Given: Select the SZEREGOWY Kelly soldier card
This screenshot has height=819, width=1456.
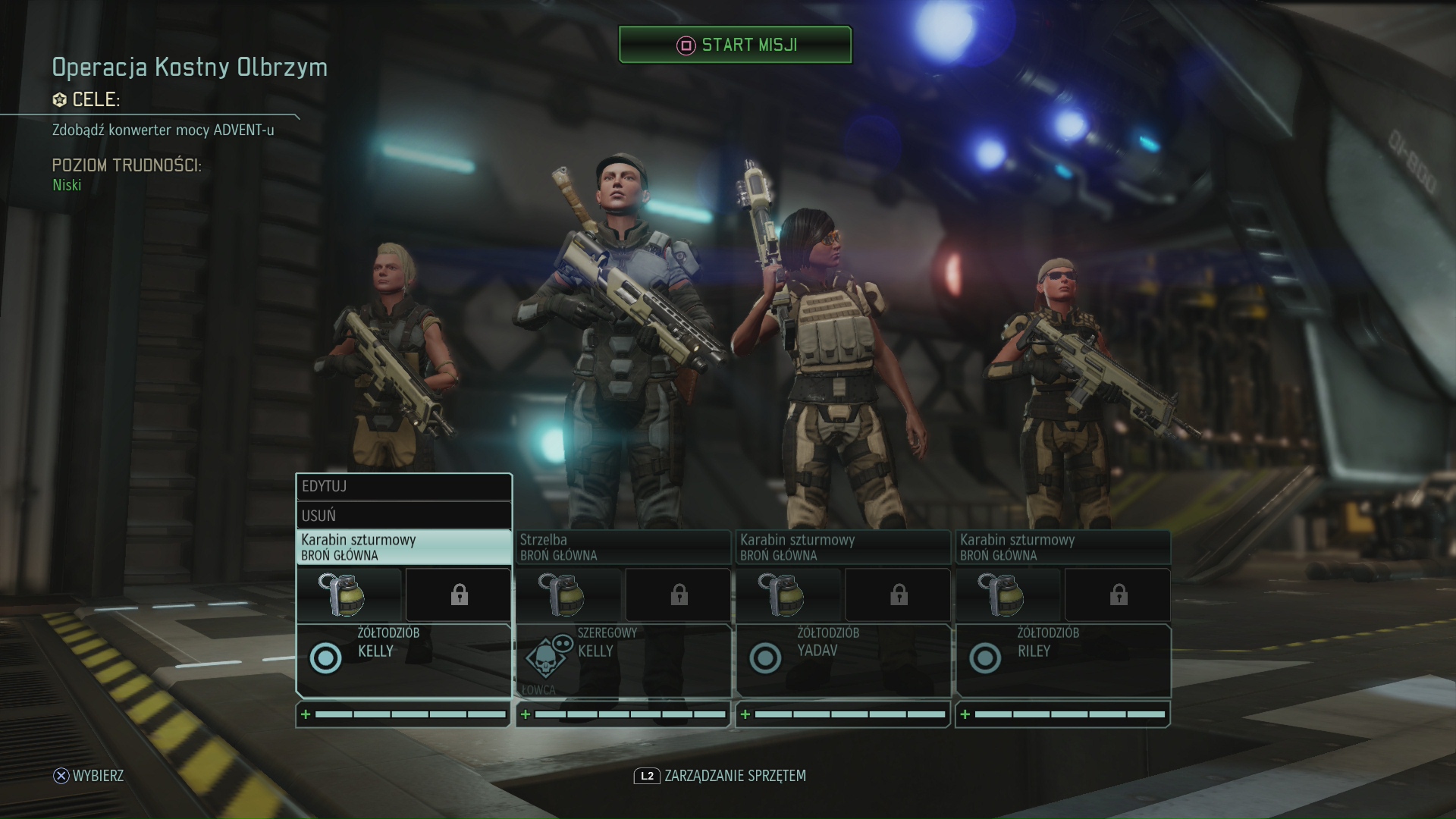Looking at the screenshot, I should coord(623,660).
